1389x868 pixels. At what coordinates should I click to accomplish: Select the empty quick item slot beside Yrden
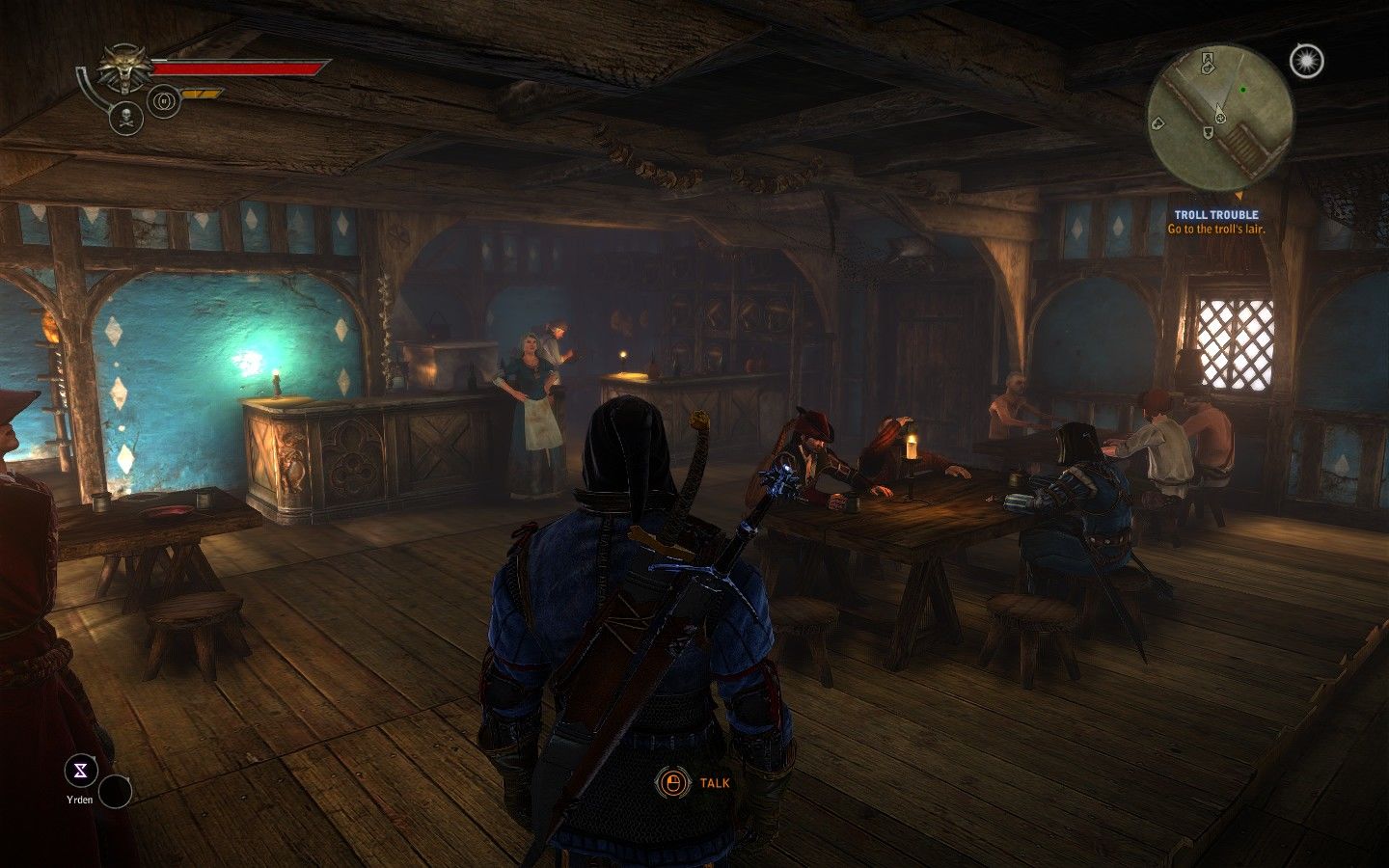click(116, 792)
